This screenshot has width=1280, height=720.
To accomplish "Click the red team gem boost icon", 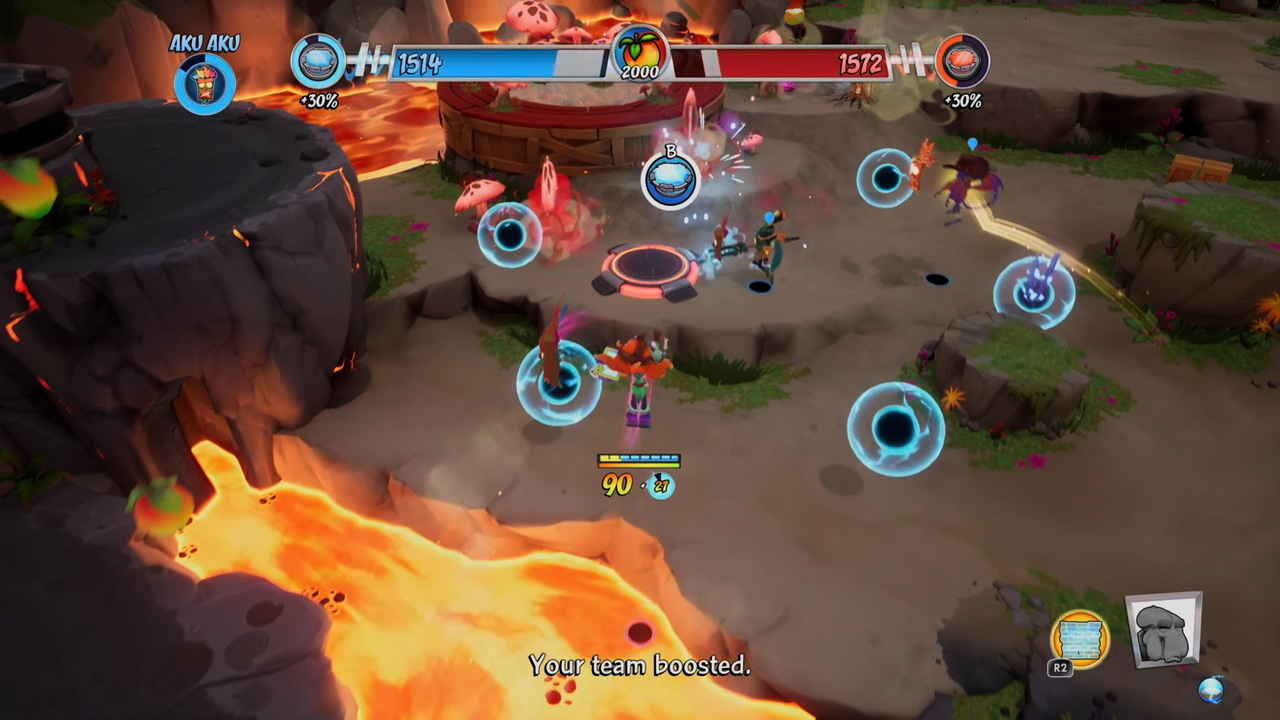I will tap(962, 62).
